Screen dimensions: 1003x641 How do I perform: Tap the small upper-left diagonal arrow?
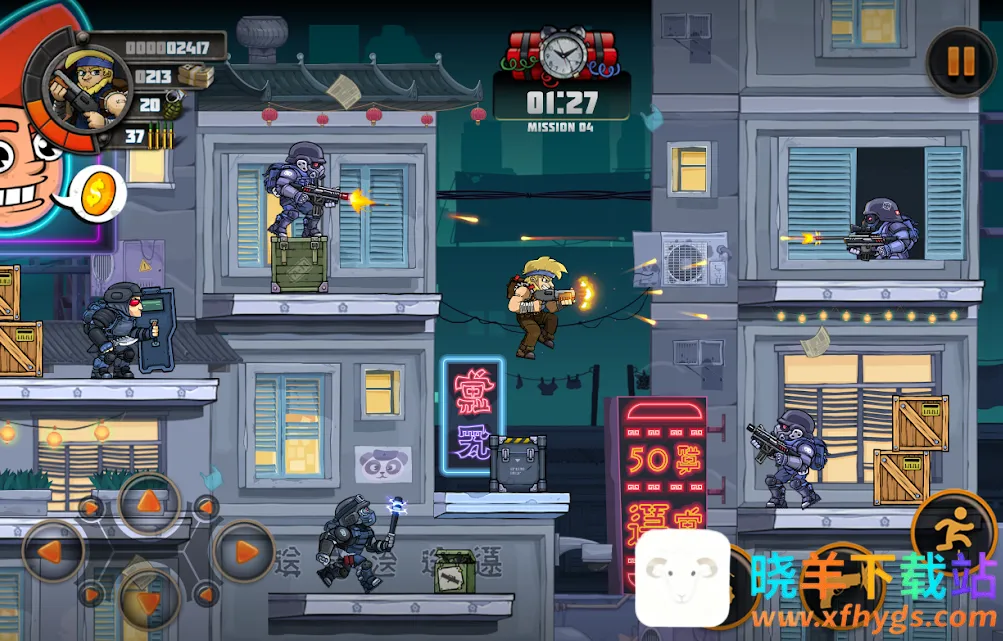click(90, 506)
